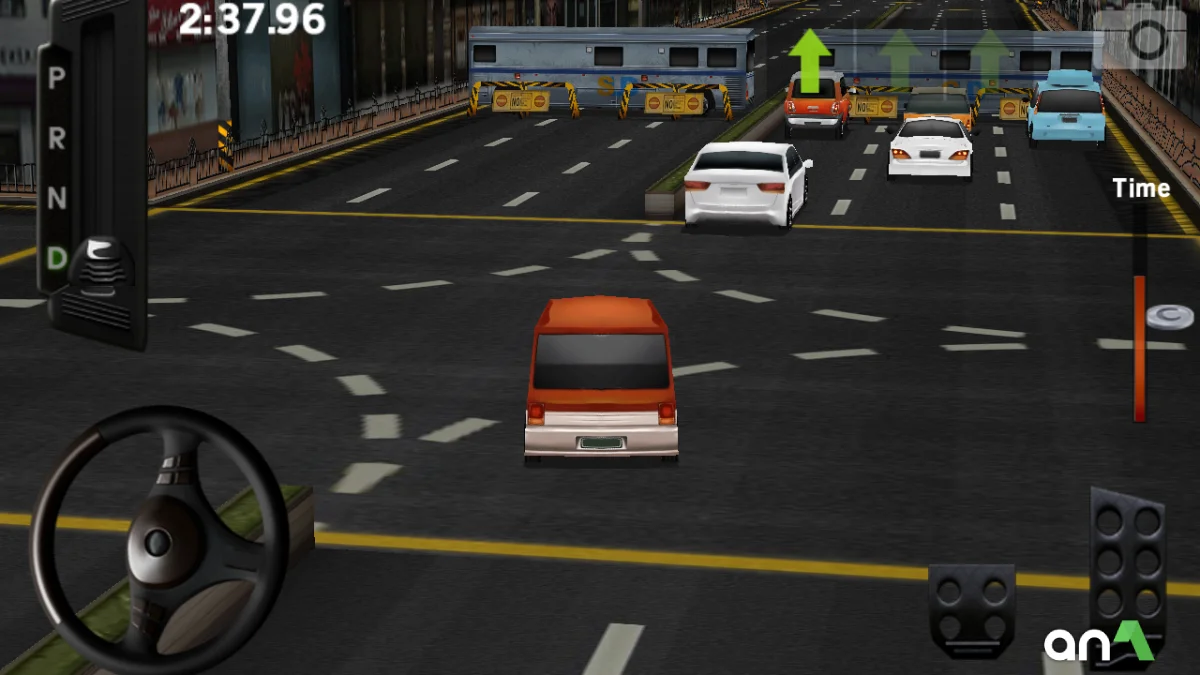Select the D drive gear
1200x675 pixels.
57,259
